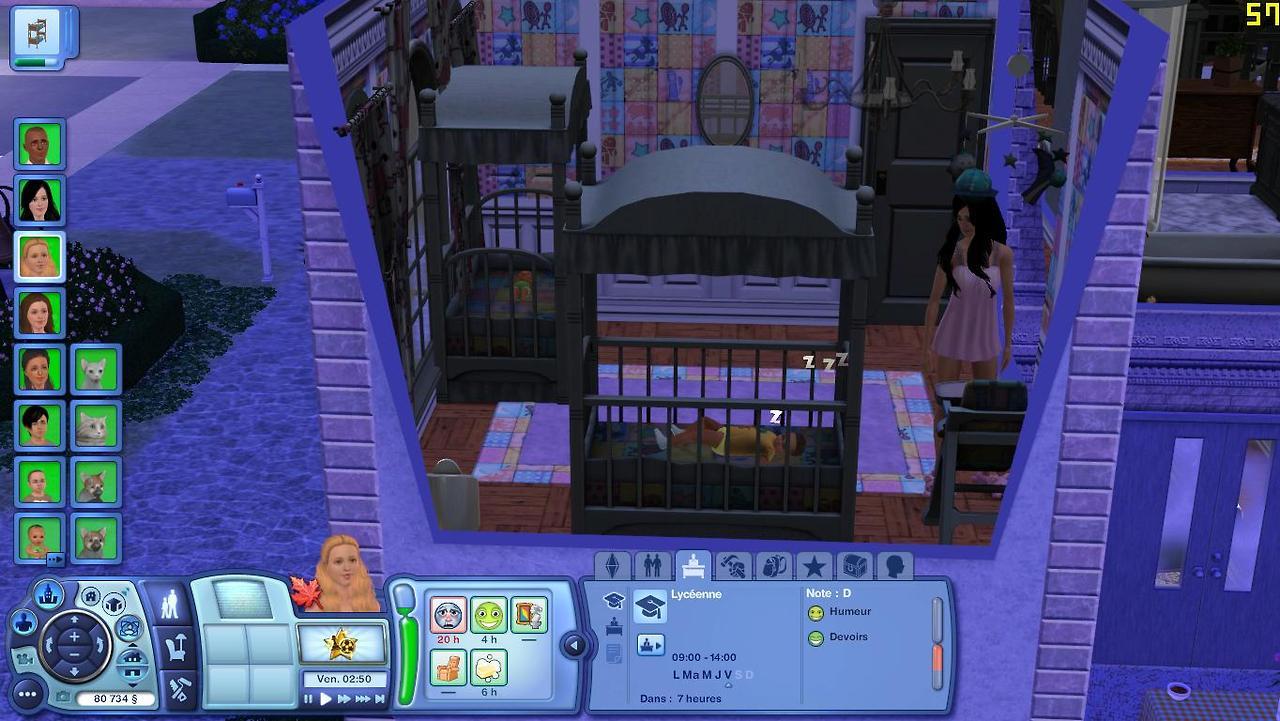The width and height of the screenshot is (1280, 721).
Task: Open the lifetime wish star panel
Action: pos(341,643)
